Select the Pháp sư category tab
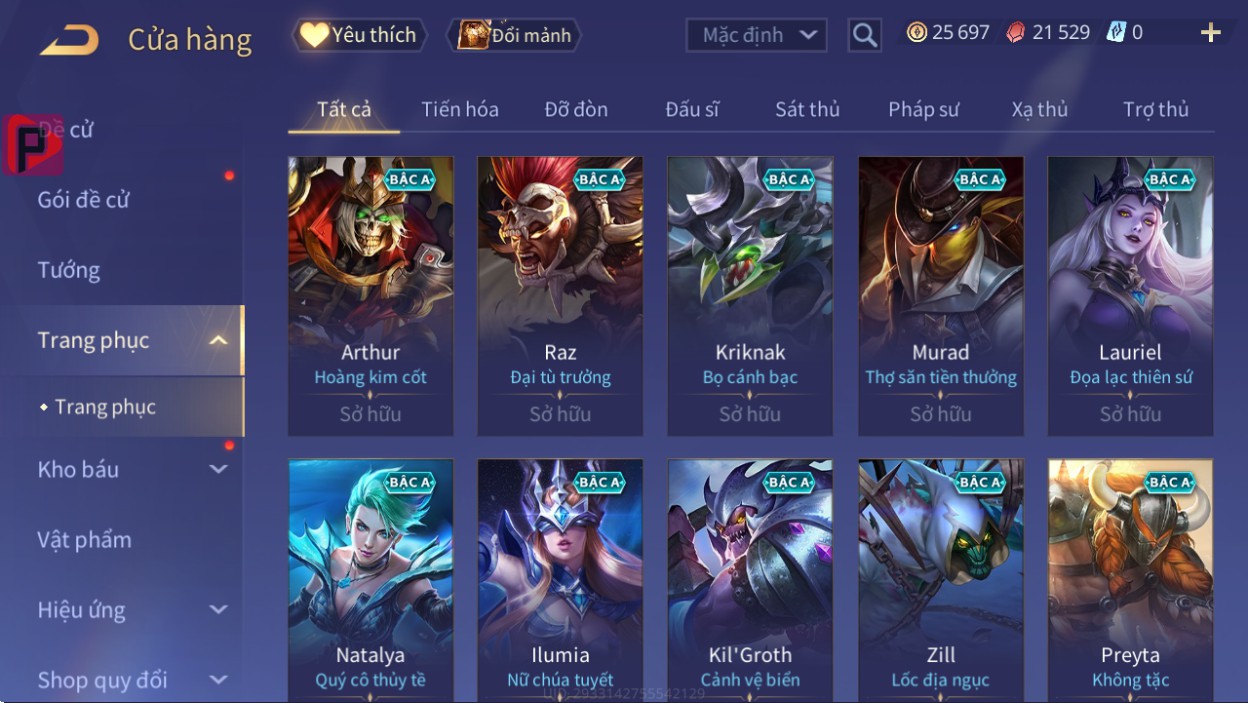Viewport: 1248px width, 703px height. tap(923, 109)
